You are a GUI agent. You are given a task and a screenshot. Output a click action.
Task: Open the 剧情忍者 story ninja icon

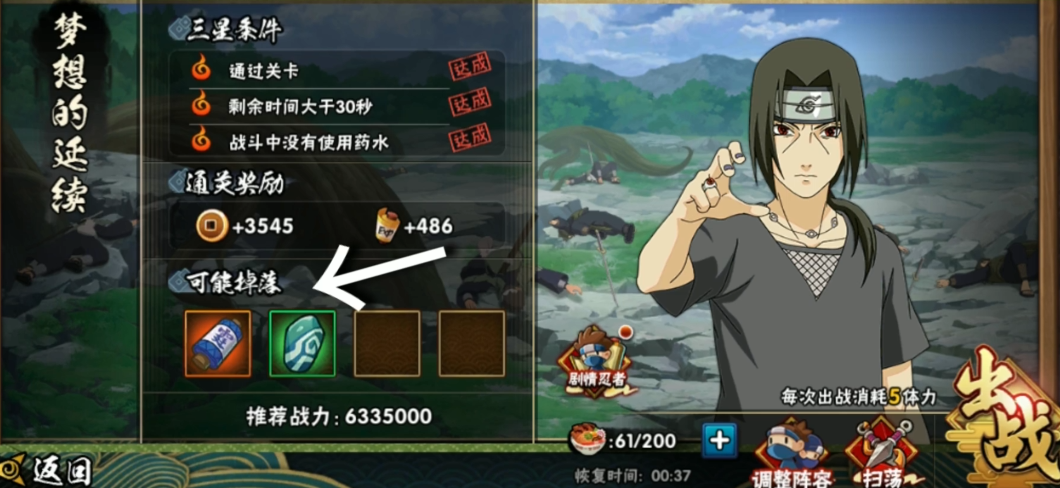click(x=598, y=361)
